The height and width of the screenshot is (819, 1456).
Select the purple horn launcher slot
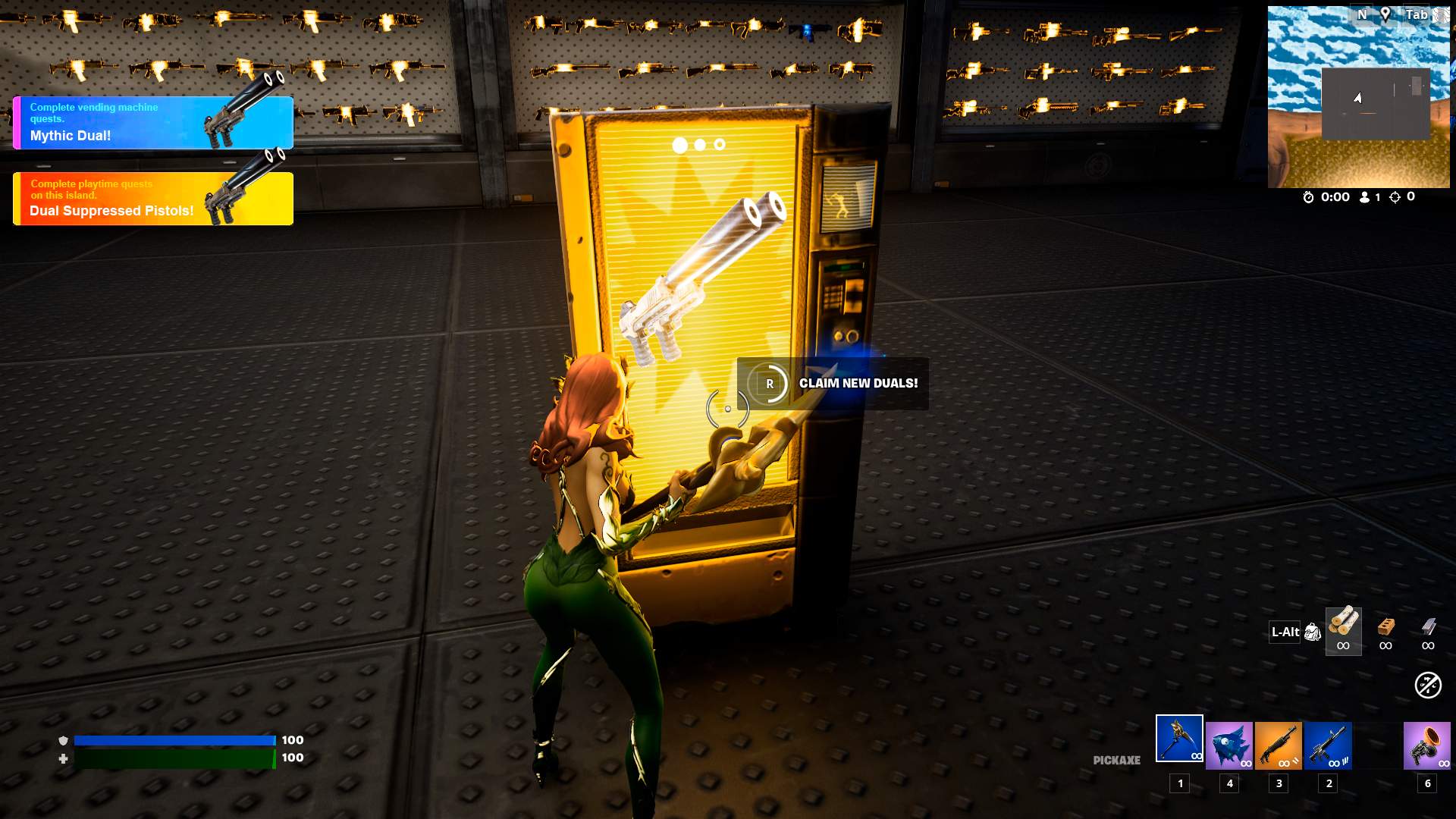(1426, 745)
